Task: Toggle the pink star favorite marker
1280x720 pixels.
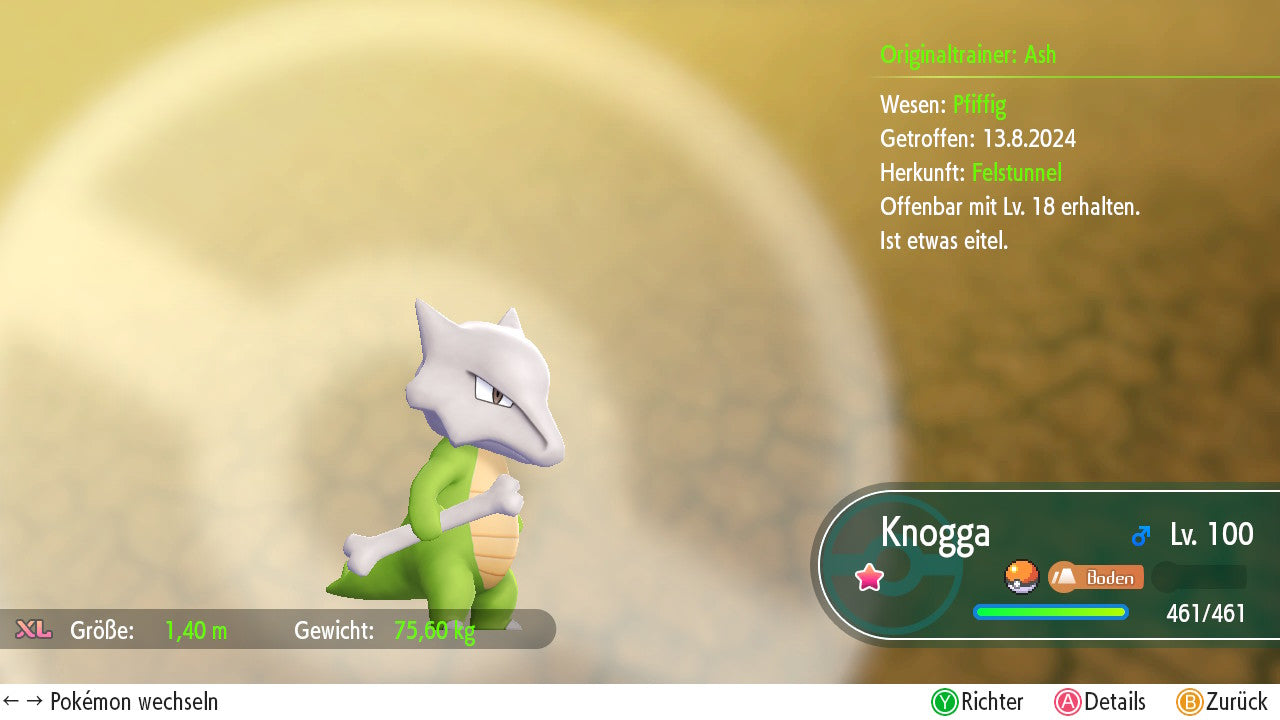Action: click(869, 577)
